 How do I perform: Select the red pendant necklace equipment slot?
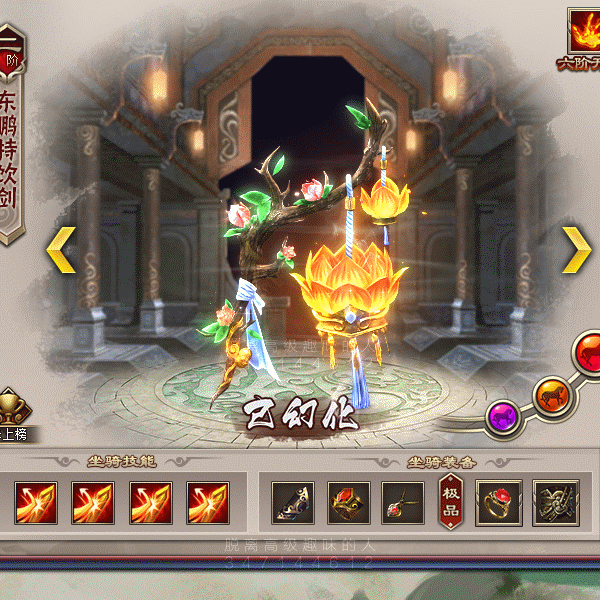(x=404, y=502)
